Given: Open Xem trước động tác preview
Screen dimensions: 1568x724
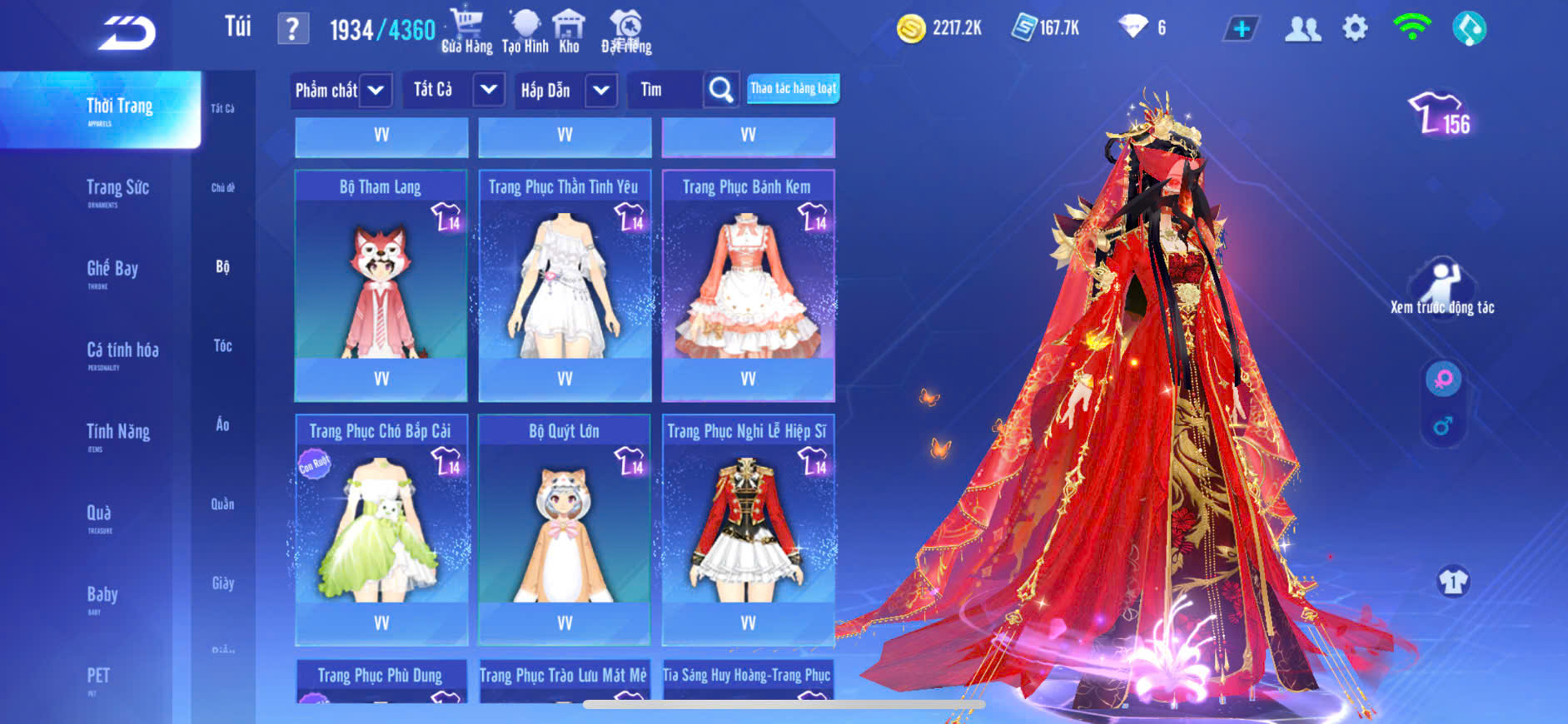Looking at the screenshot, I should [1442, 288].
